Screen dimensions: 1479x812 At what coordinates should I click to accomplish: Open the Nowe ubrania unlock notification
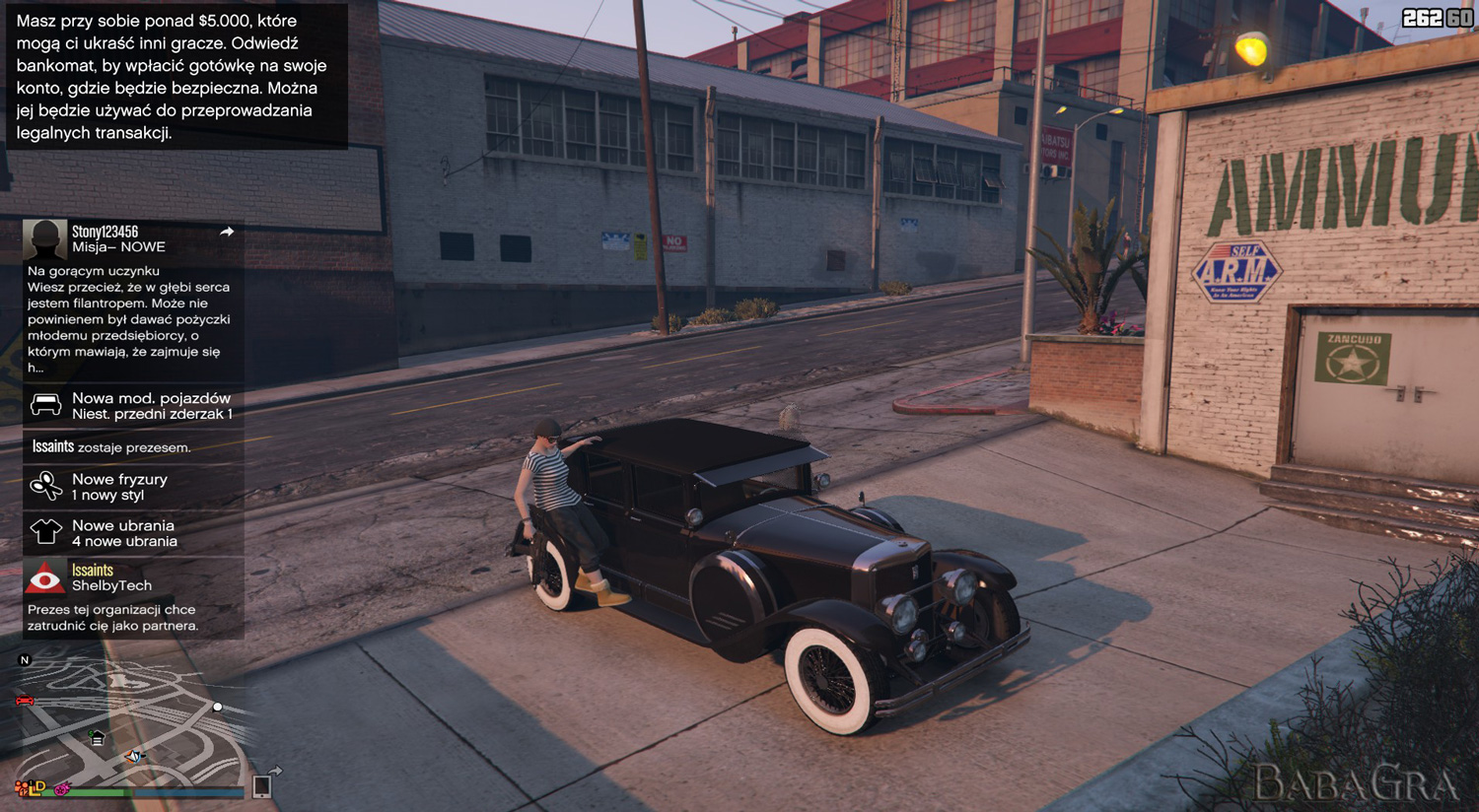133,532
